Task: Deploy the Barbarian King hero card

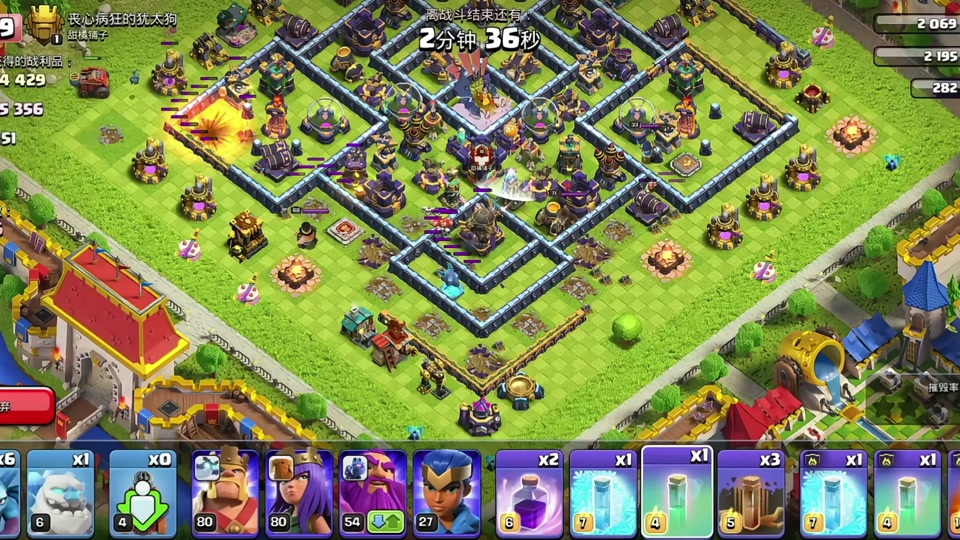Action: [225, 493]
